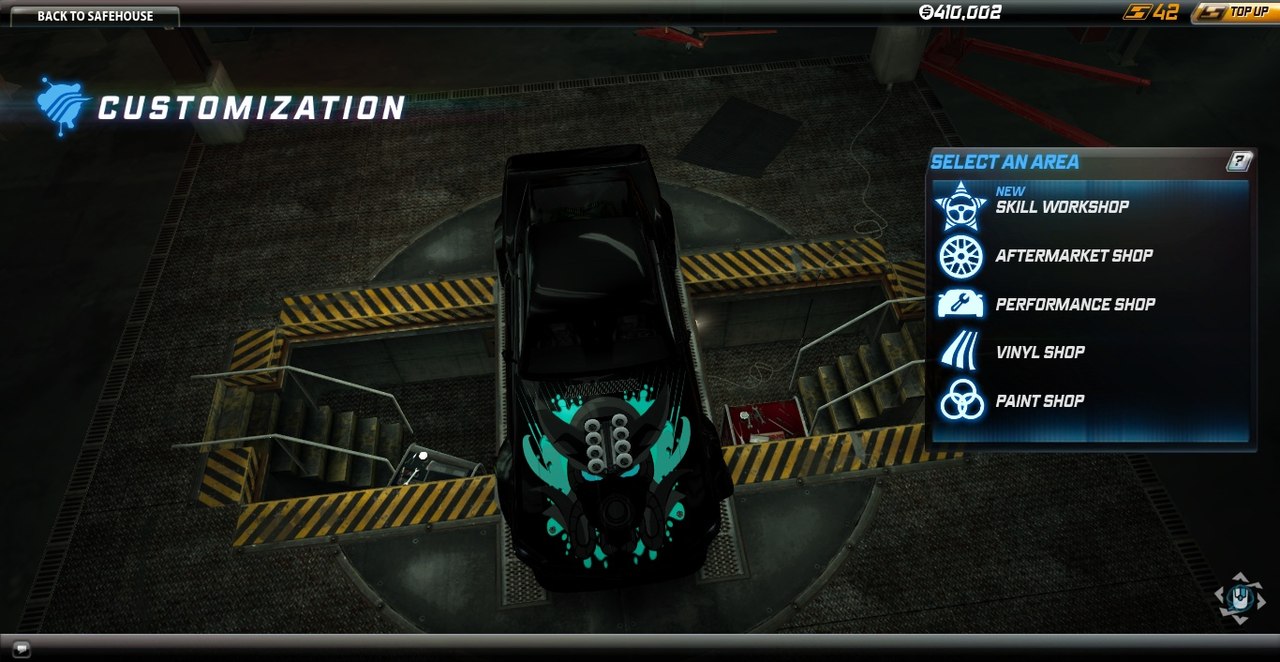Click the Top Up boost button
1280x662 pixels.
1237,12
